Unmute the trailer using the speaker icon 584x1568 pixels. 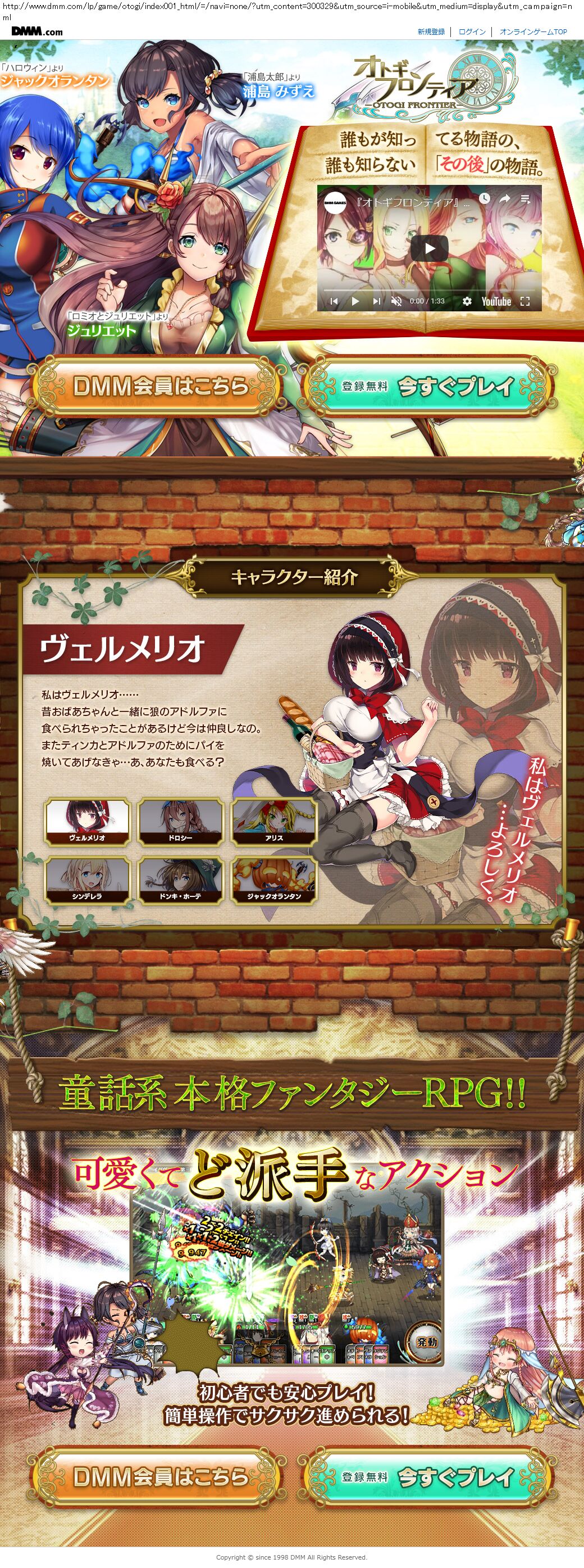(396, 301)
